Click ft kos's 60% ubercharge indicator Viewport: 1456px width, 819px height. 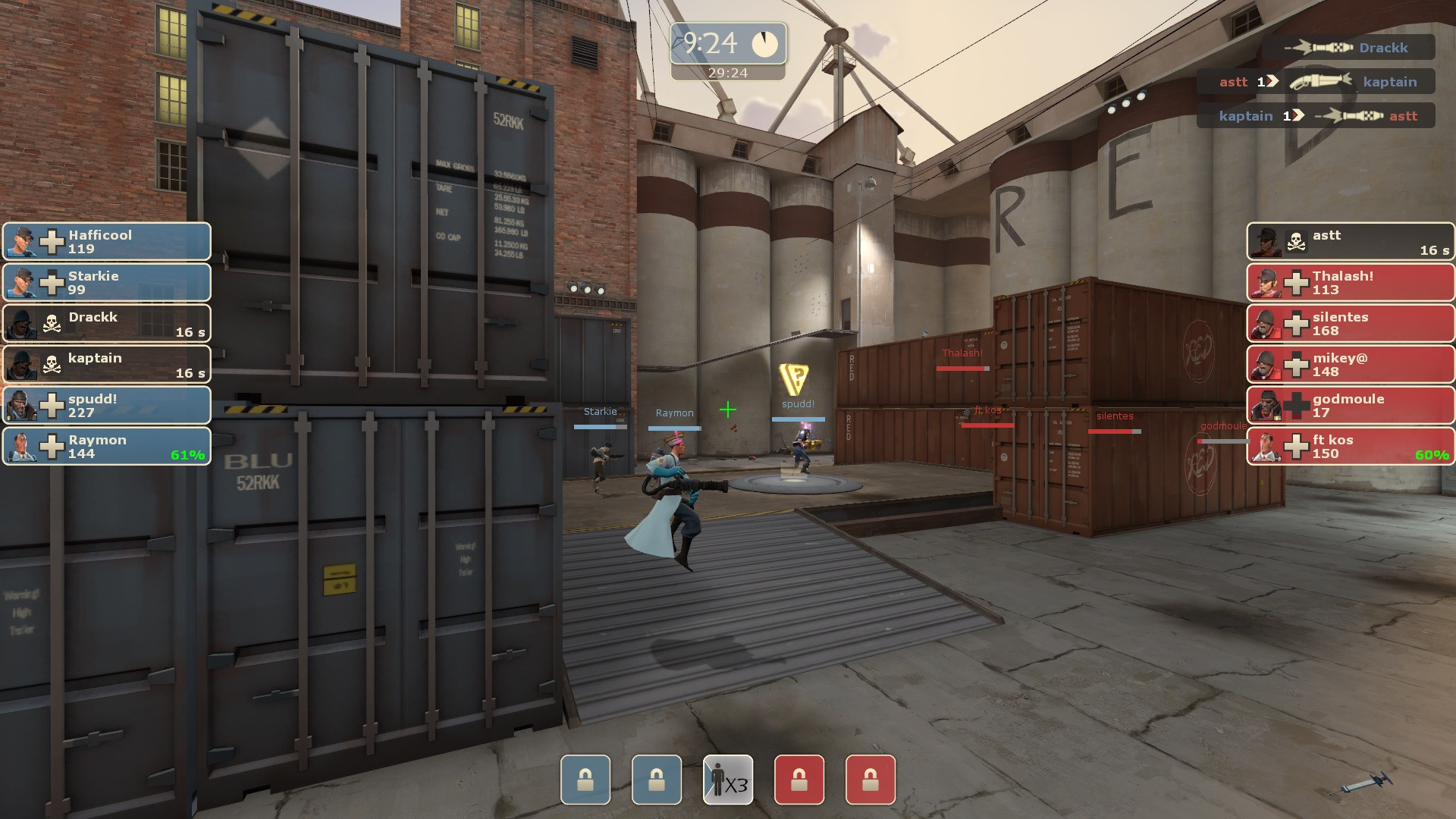(x=1432, y=454)
